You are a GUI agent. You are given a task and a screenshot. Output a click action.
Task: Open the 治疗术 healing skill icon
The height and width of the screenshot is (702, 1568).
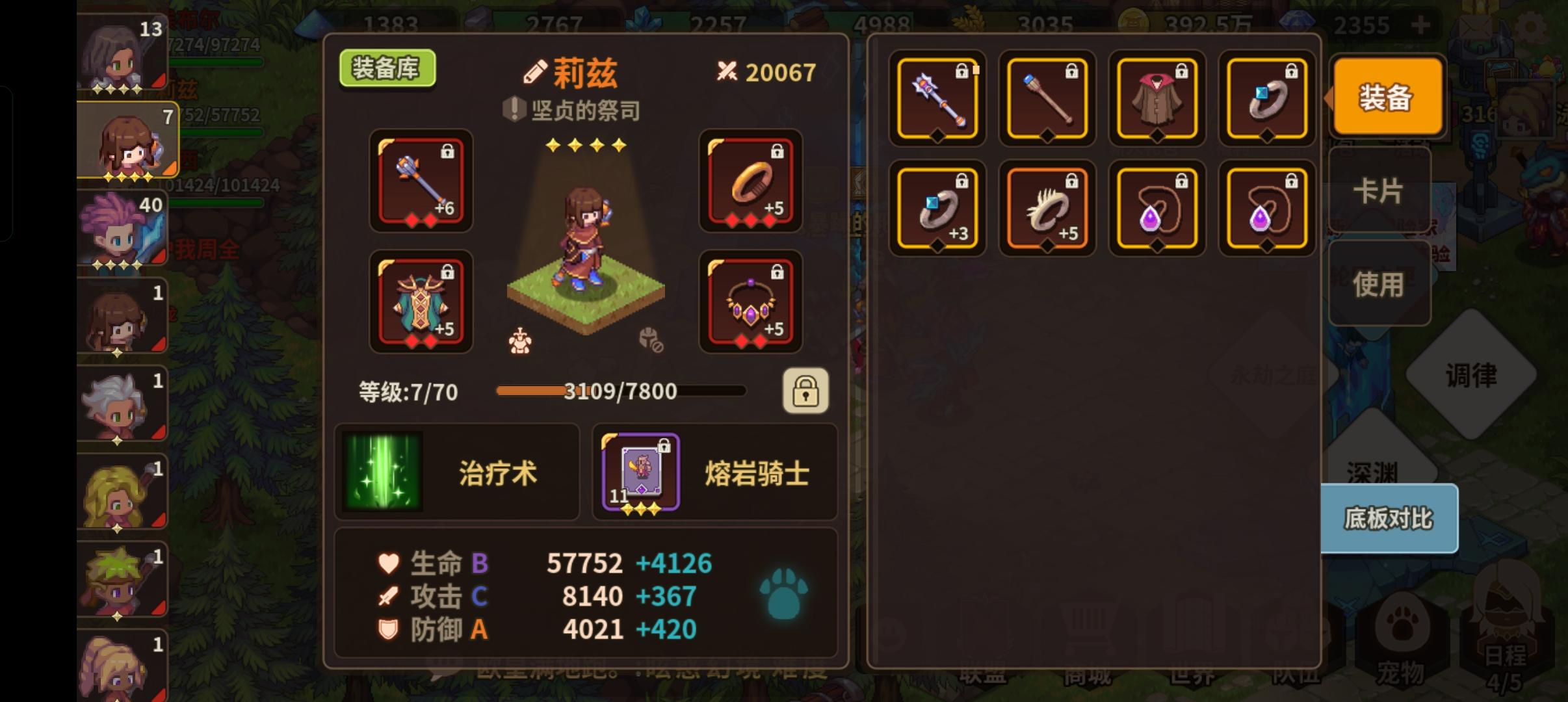382,473
